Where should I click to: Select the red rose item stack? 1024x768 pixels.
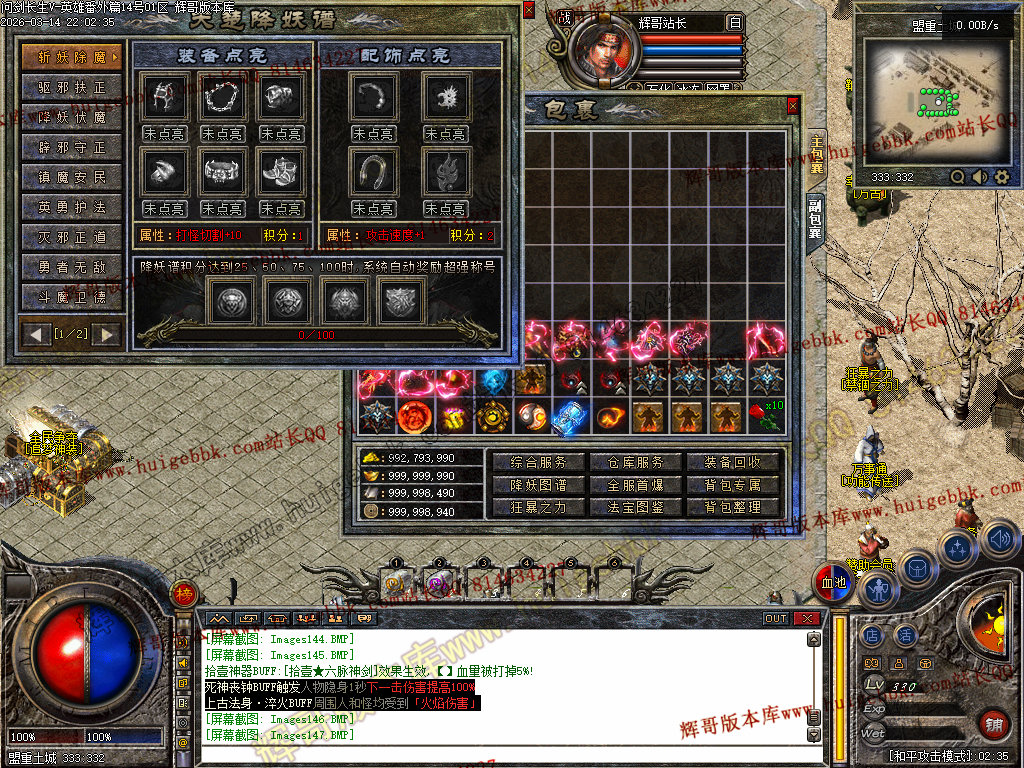[765, 417]
